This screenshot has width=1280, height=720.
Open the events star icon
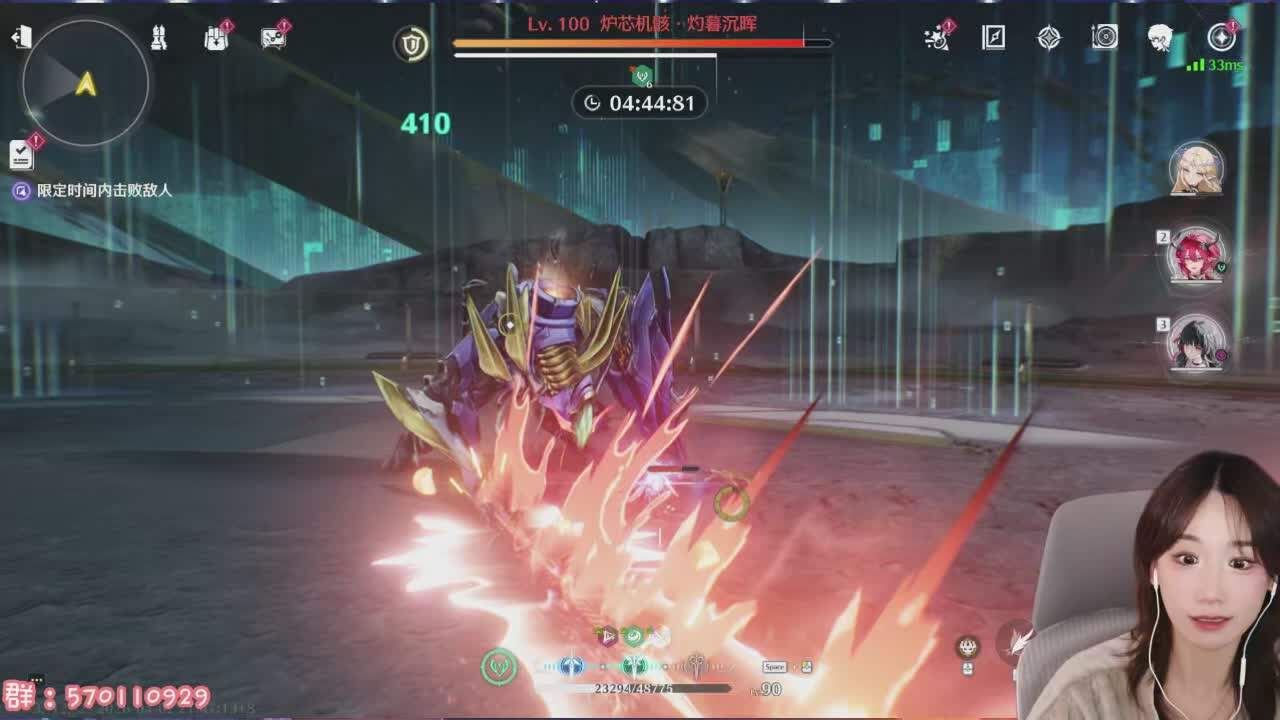tap(937, 38)
